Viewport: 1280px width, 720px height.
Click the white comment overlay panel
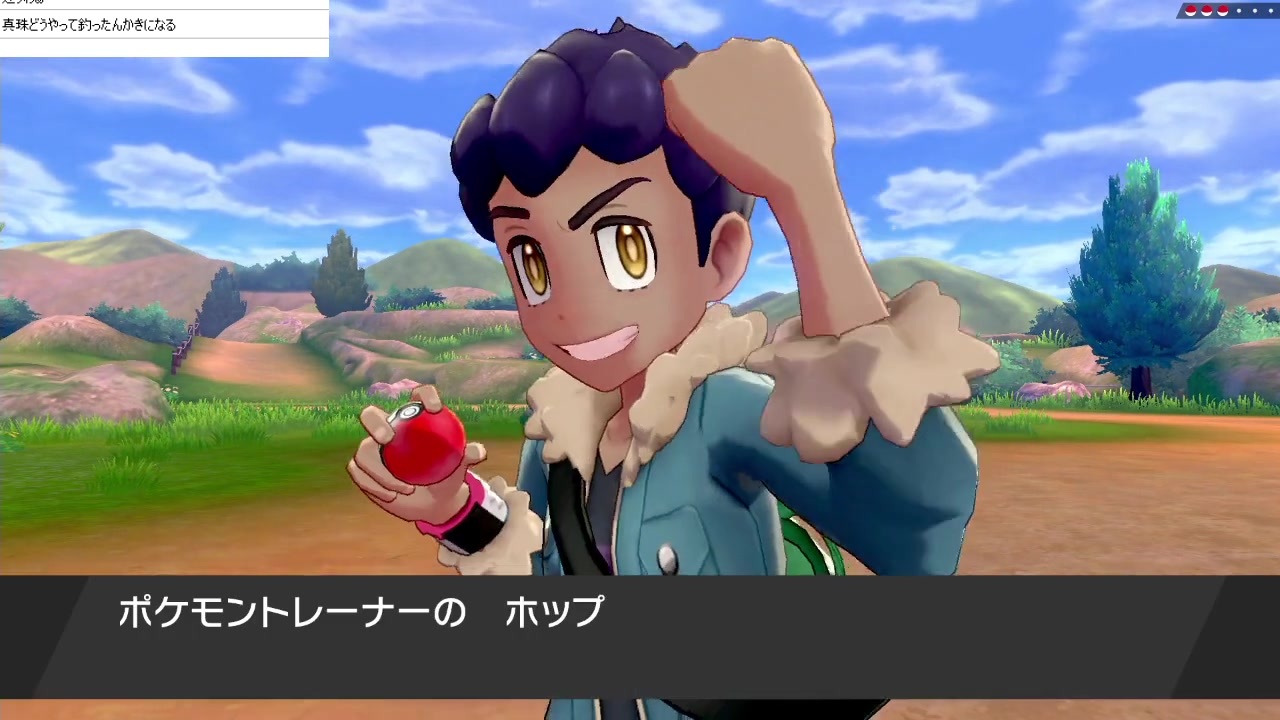[x=164, y=28]
